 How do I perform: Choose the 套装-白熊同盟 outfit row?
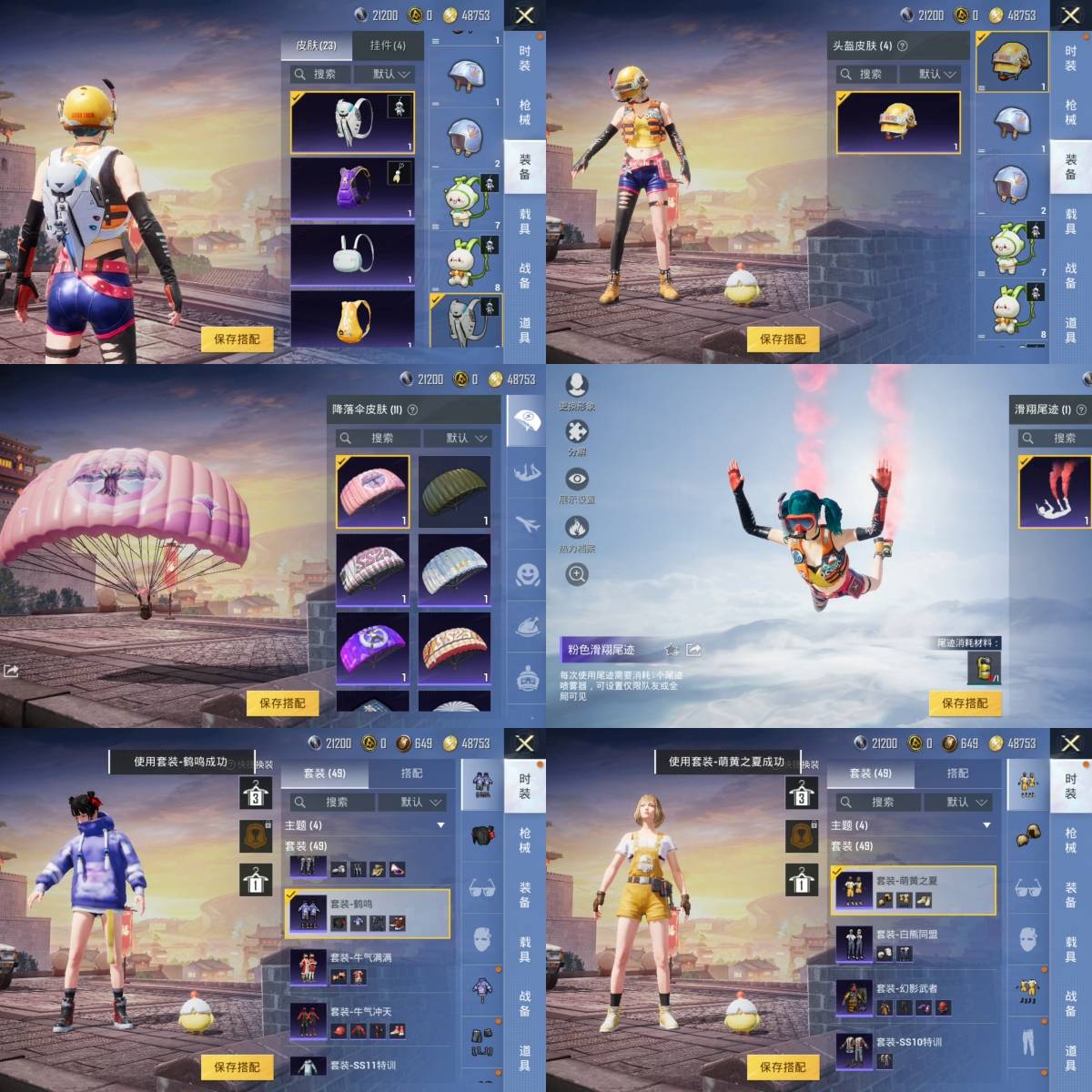913,945
